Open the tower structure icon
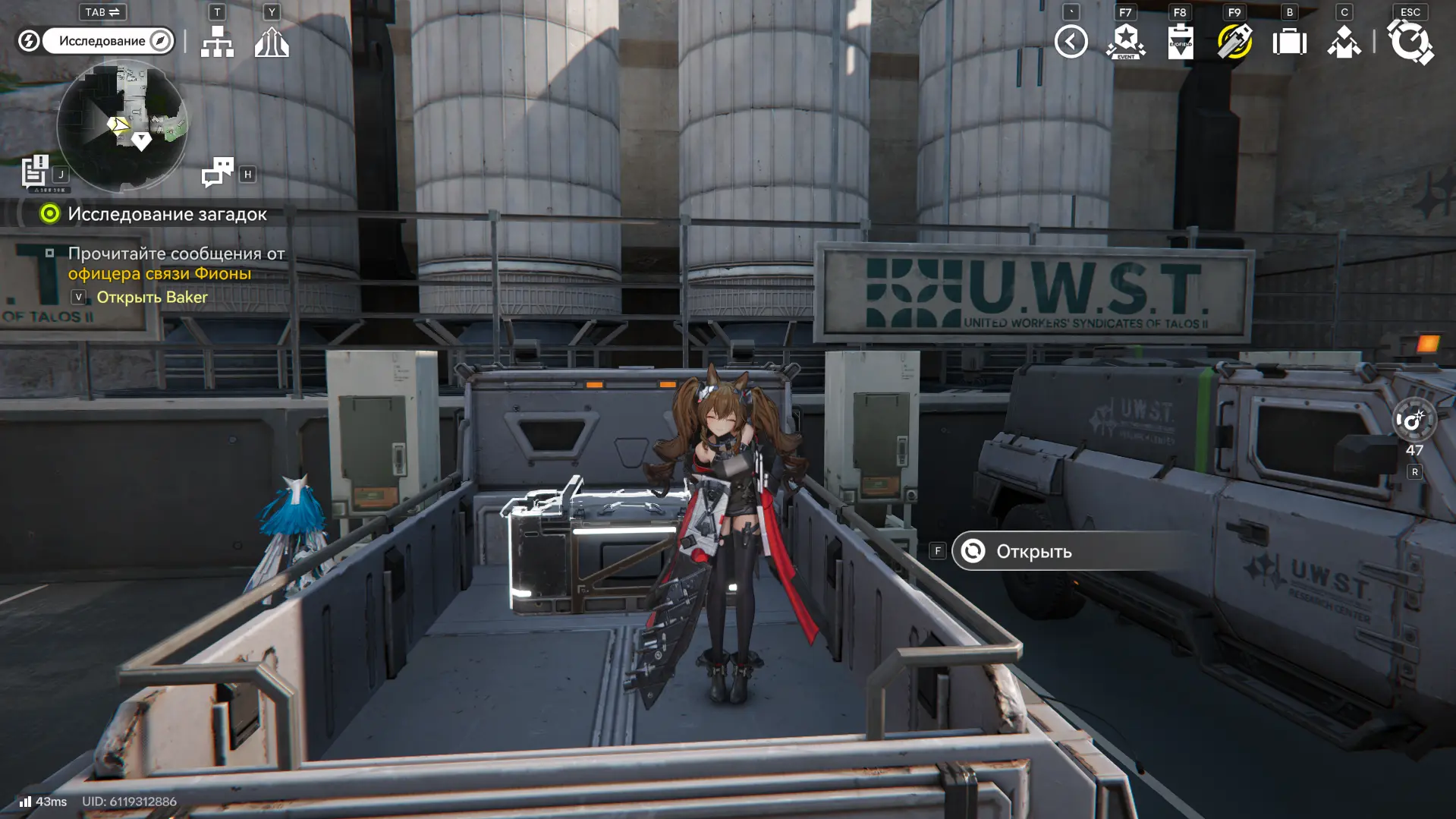 [x=272, y=42]
